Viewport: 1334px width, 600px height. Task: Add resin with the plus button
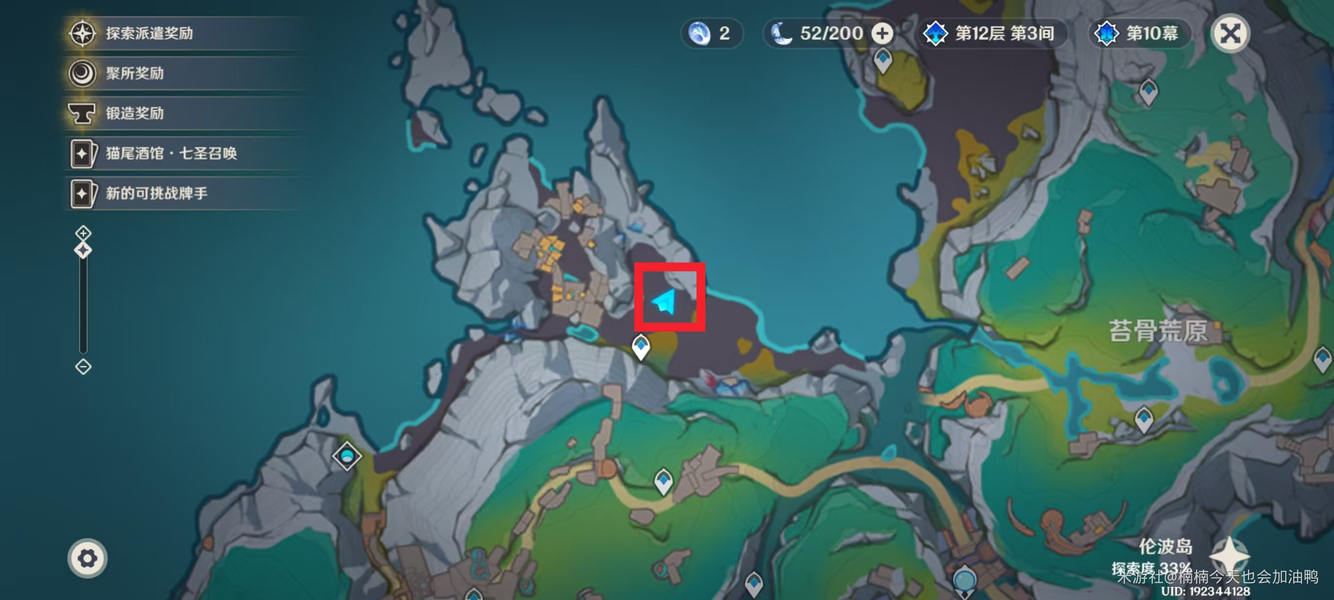pos(882,33)
